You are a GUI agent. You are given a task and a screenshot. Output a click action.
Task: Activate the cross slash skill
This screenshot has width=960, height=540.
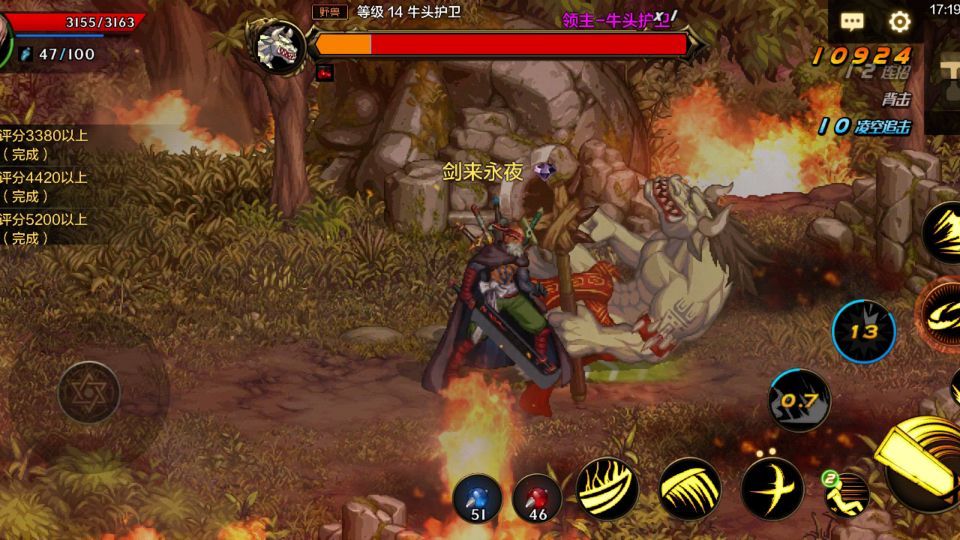point(772,490)
